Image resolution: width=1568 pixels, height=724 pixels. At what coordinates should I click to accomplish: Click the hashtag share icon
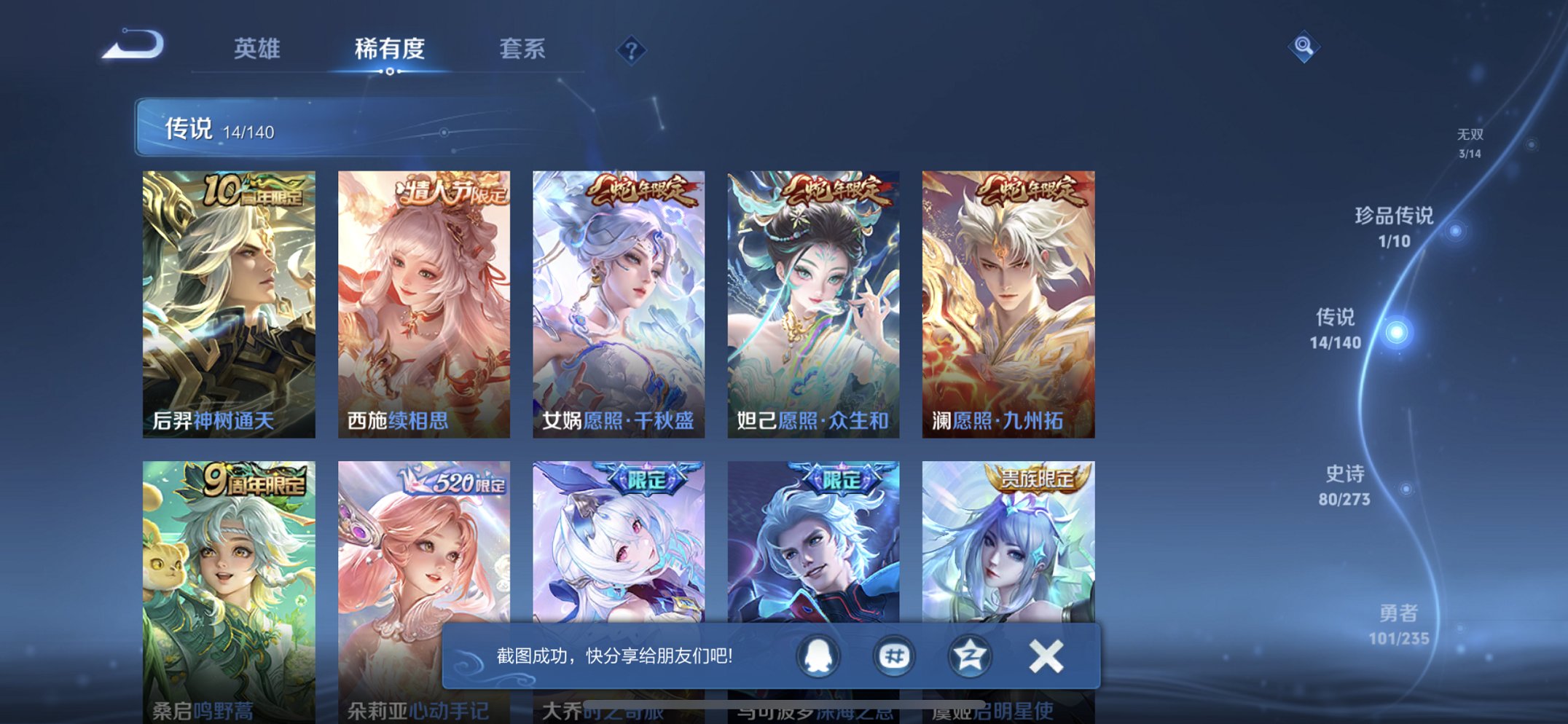pos(893,656)
